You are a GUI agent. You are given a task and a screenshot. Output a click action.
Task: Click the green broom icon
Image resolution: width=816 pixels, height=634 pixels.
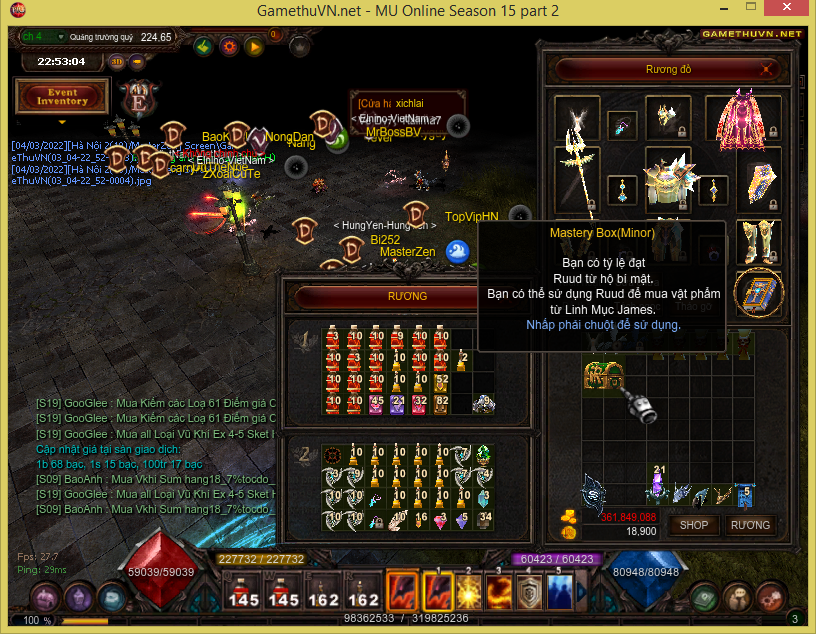204,46
